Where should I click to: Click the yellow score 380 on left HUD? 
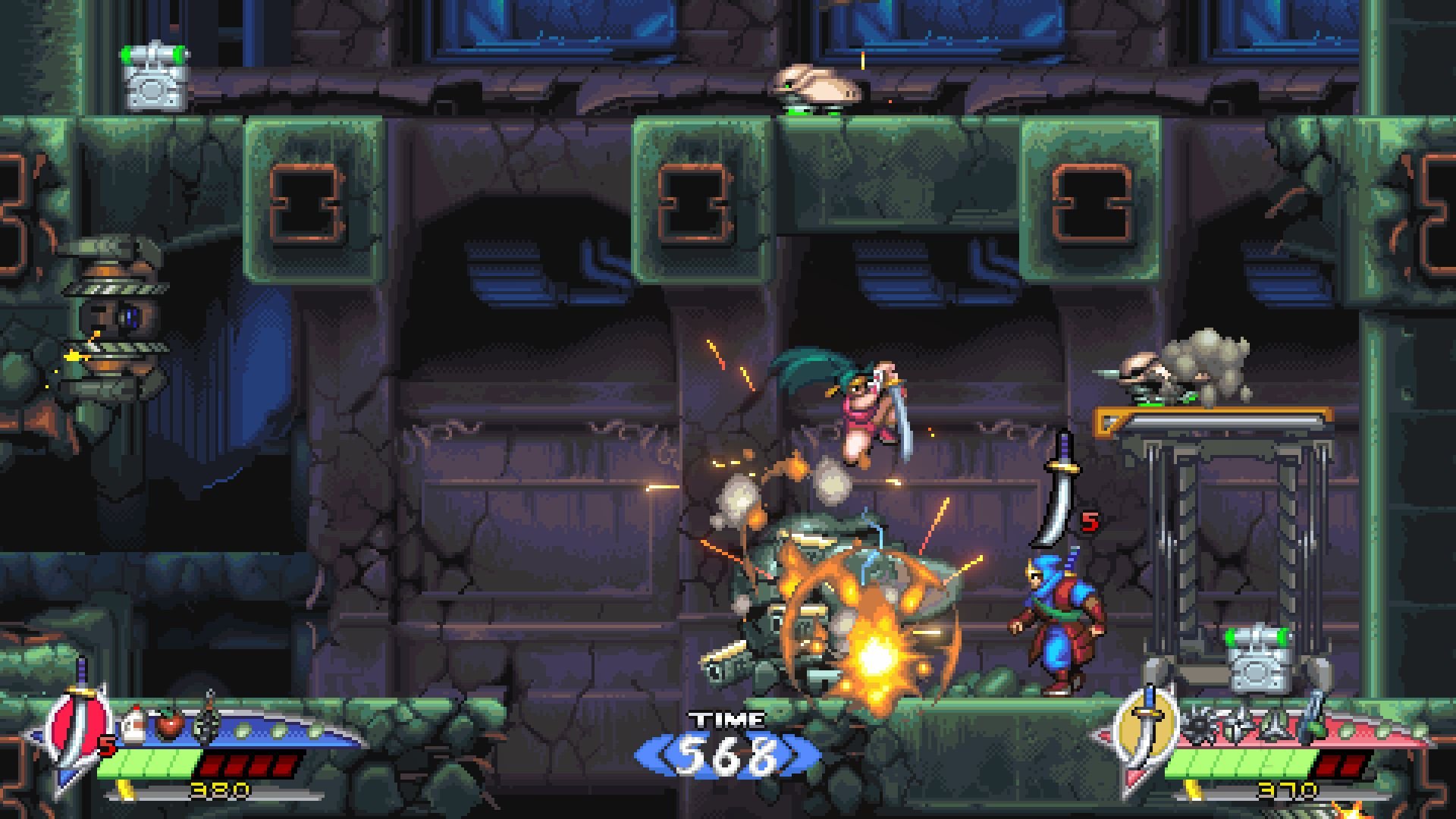coord(219,790)
